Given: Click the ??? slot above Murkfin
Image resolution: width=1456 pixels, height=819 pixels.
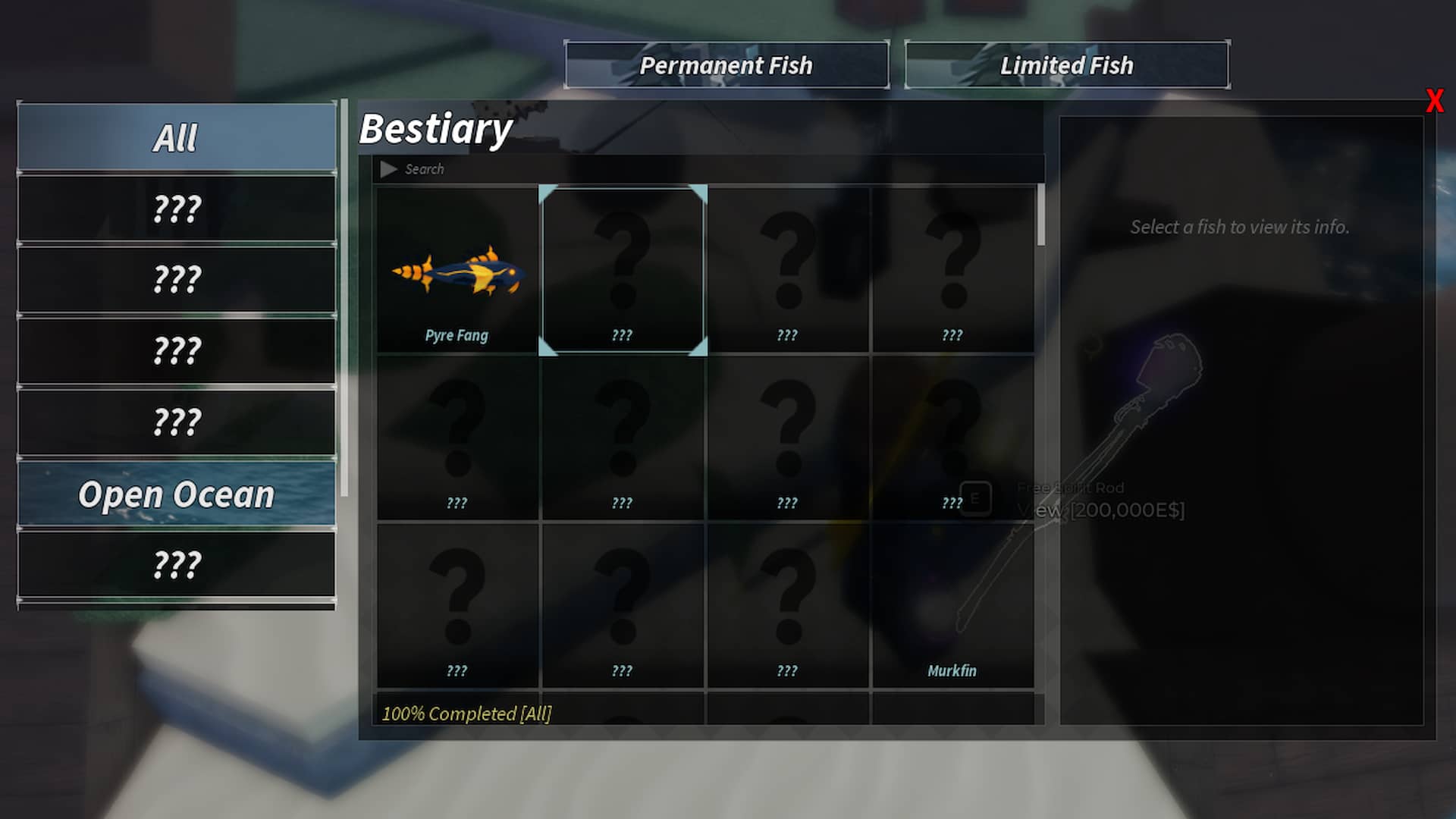Looking at the screenshot, I should [x=952, y=438].
